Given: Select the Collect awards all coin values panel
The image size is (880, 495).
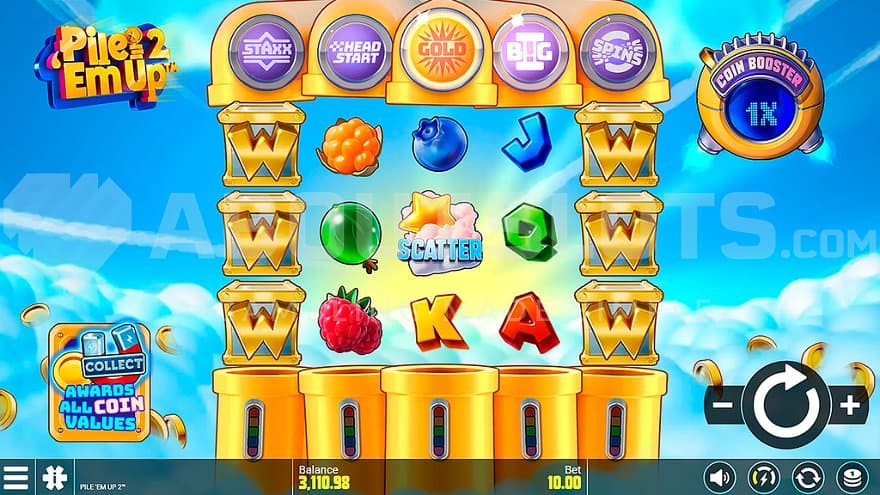Looking at the screenshot, I should coord(100,382).
